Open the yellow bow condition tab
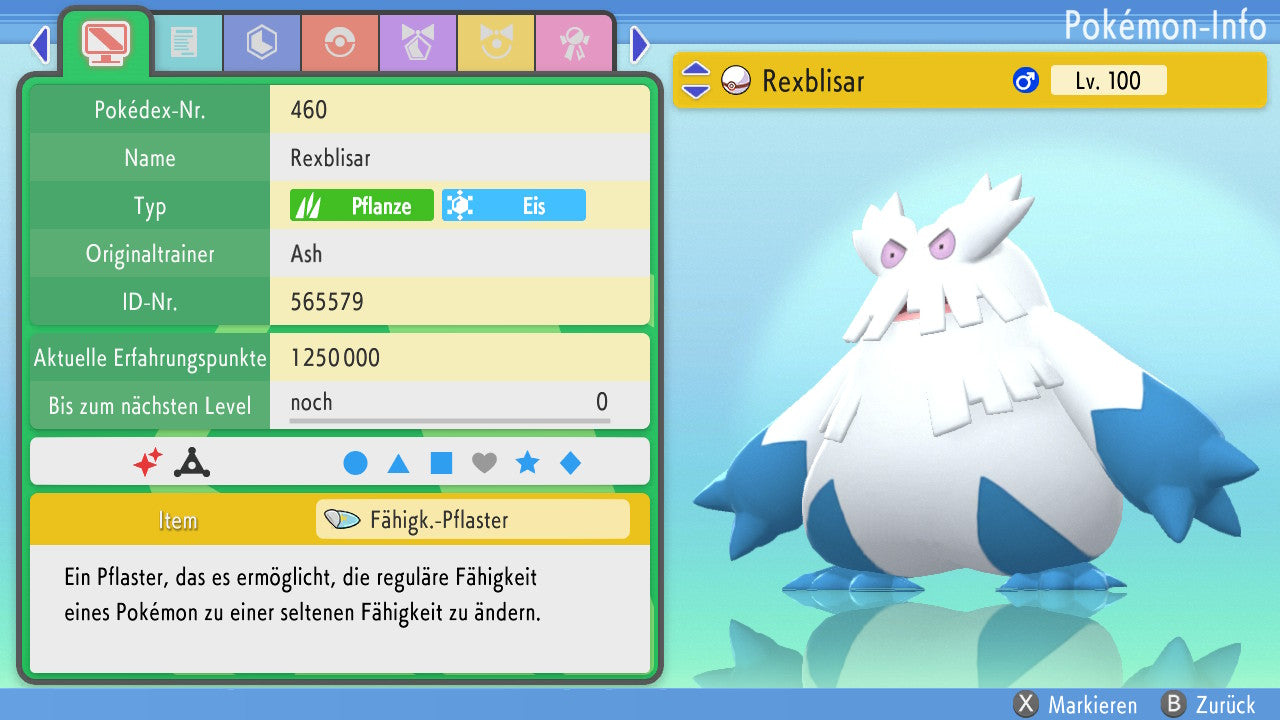 pyautogui.click(x=496, y=43)
